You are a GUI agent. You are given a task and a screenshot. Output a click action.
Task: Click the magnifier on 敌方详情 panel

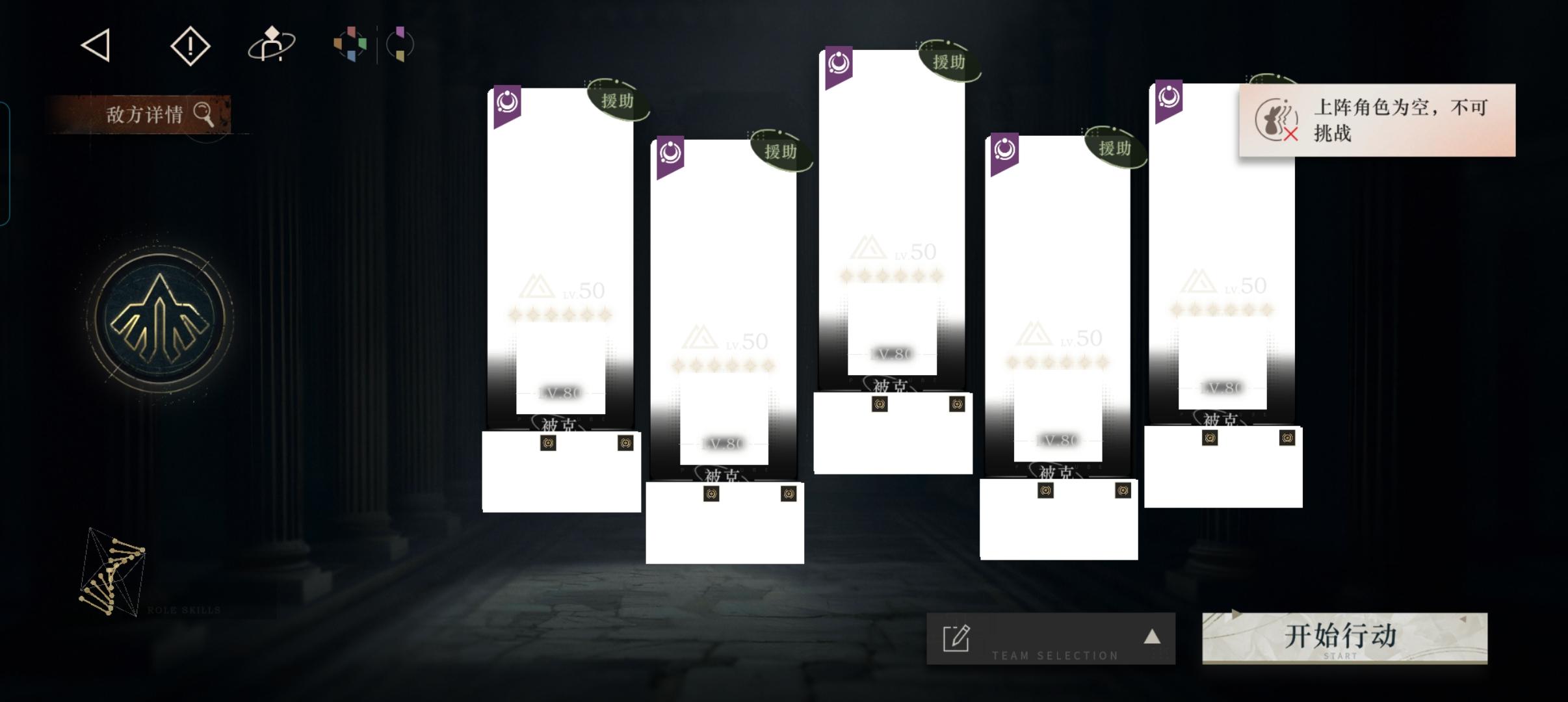click(205, 114)
